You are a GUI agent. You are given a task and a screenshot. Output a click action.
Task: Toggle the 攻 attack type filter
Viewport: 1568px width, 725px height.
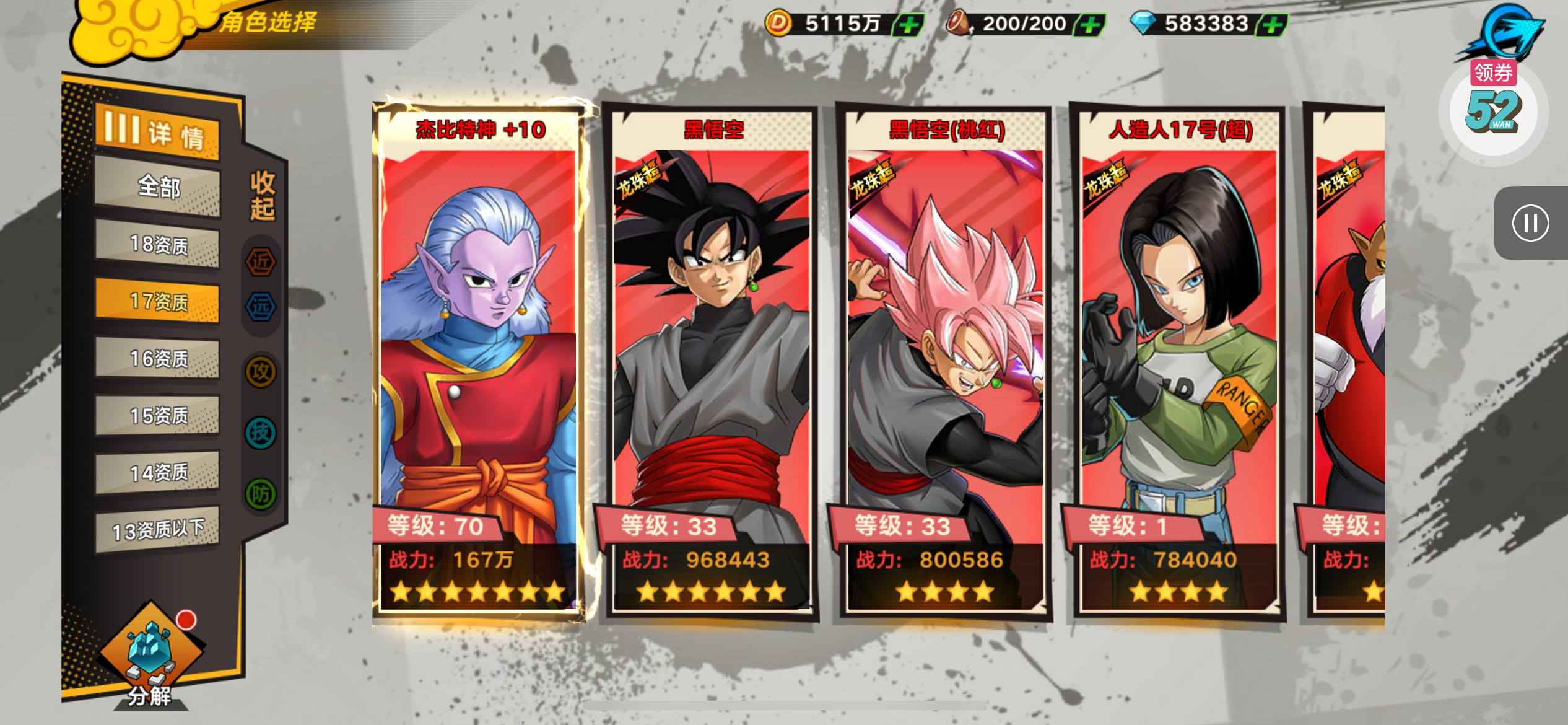(x=261, y=372)
